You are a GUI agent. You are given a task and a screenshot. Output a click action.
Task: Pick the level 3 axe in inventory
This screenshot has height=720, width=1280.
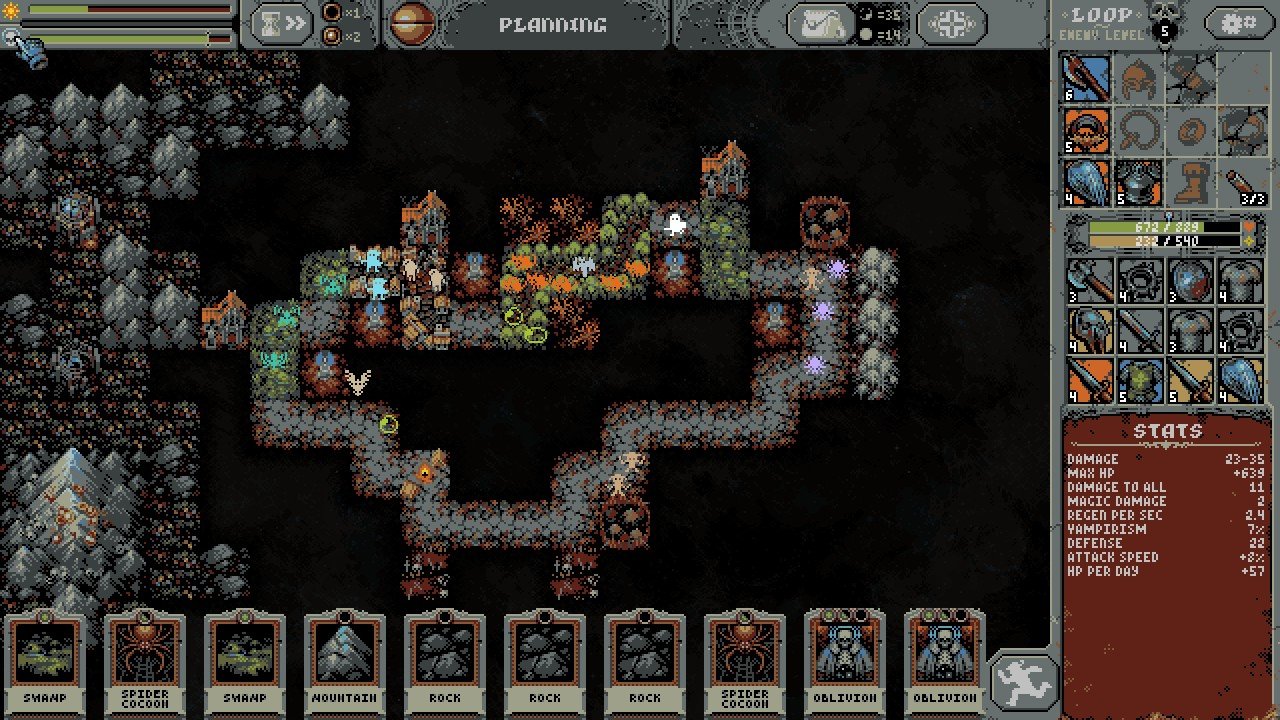click(1089, 280)
